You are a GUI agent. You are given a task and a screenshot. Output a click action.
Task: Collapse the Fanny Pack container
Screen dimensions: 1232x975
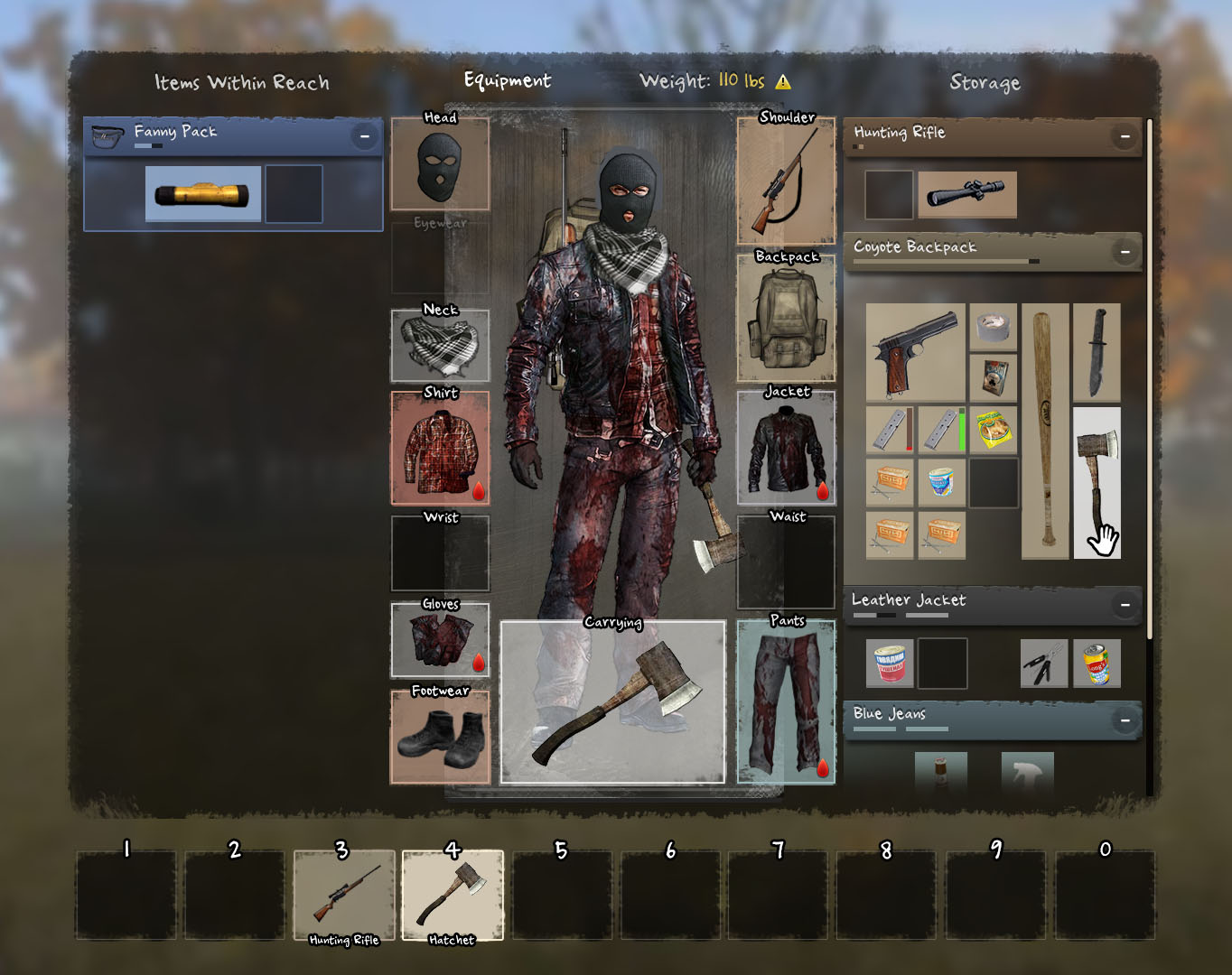point(365,136)
